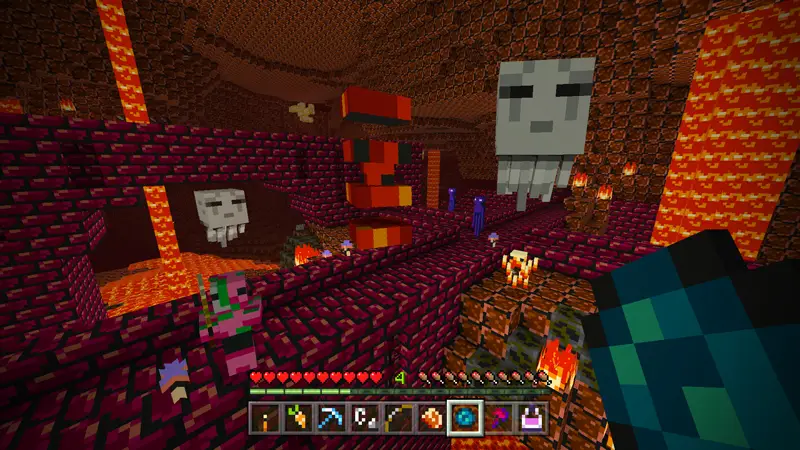Click the highlighted ender pearl slot
800x450 pixels.
coord(466,419)
